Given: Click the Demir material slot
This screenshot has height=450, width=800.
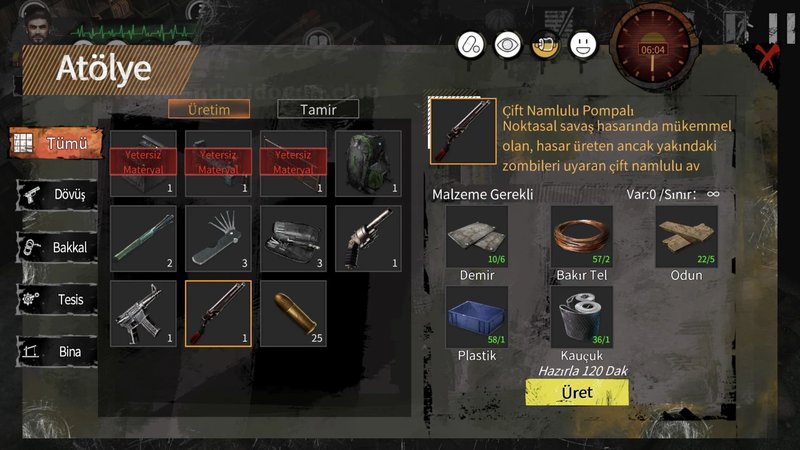Looking at the screenshot, I should tap(476, 237).
